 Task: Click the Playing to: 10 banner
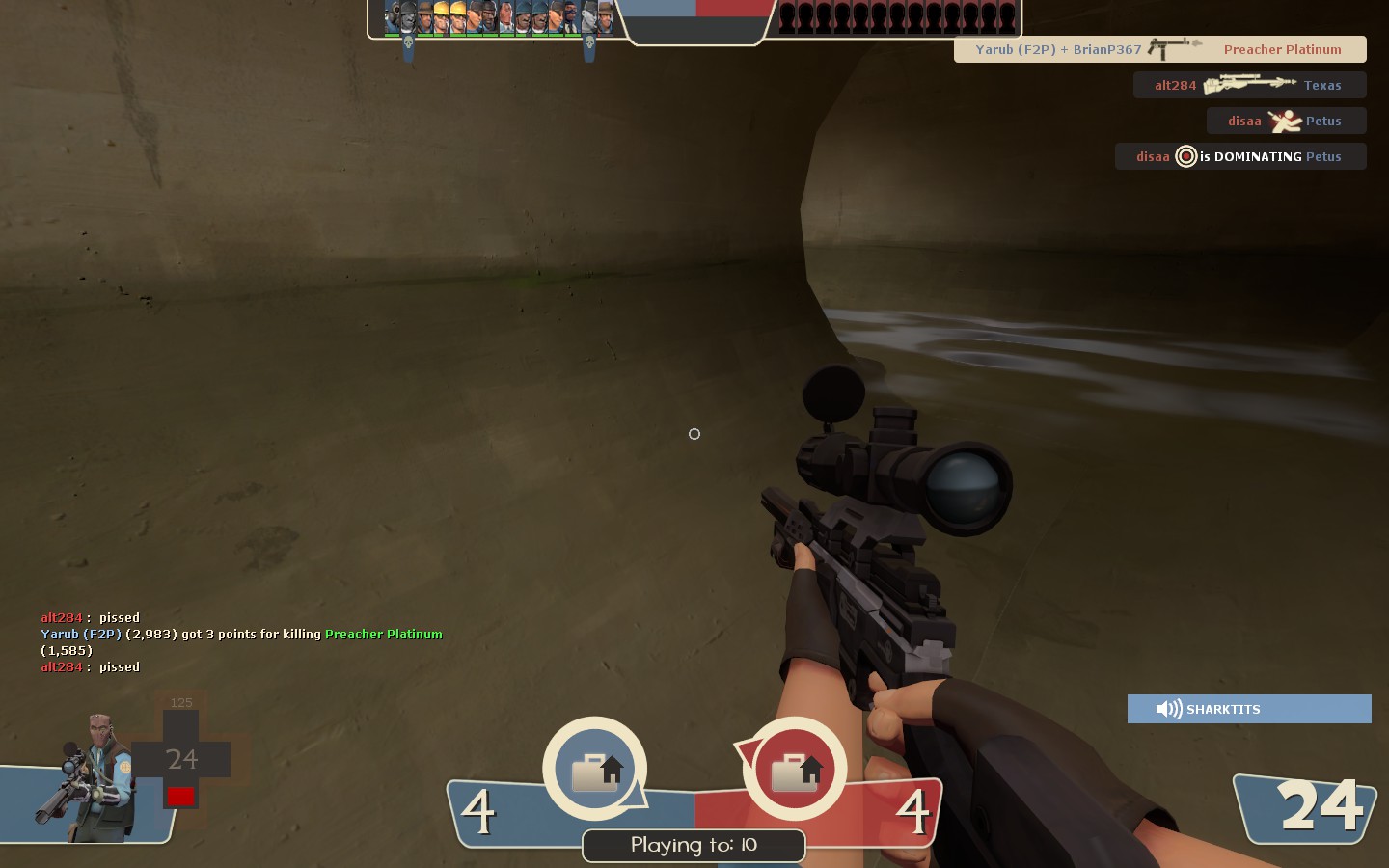click(x=693, y=846)
